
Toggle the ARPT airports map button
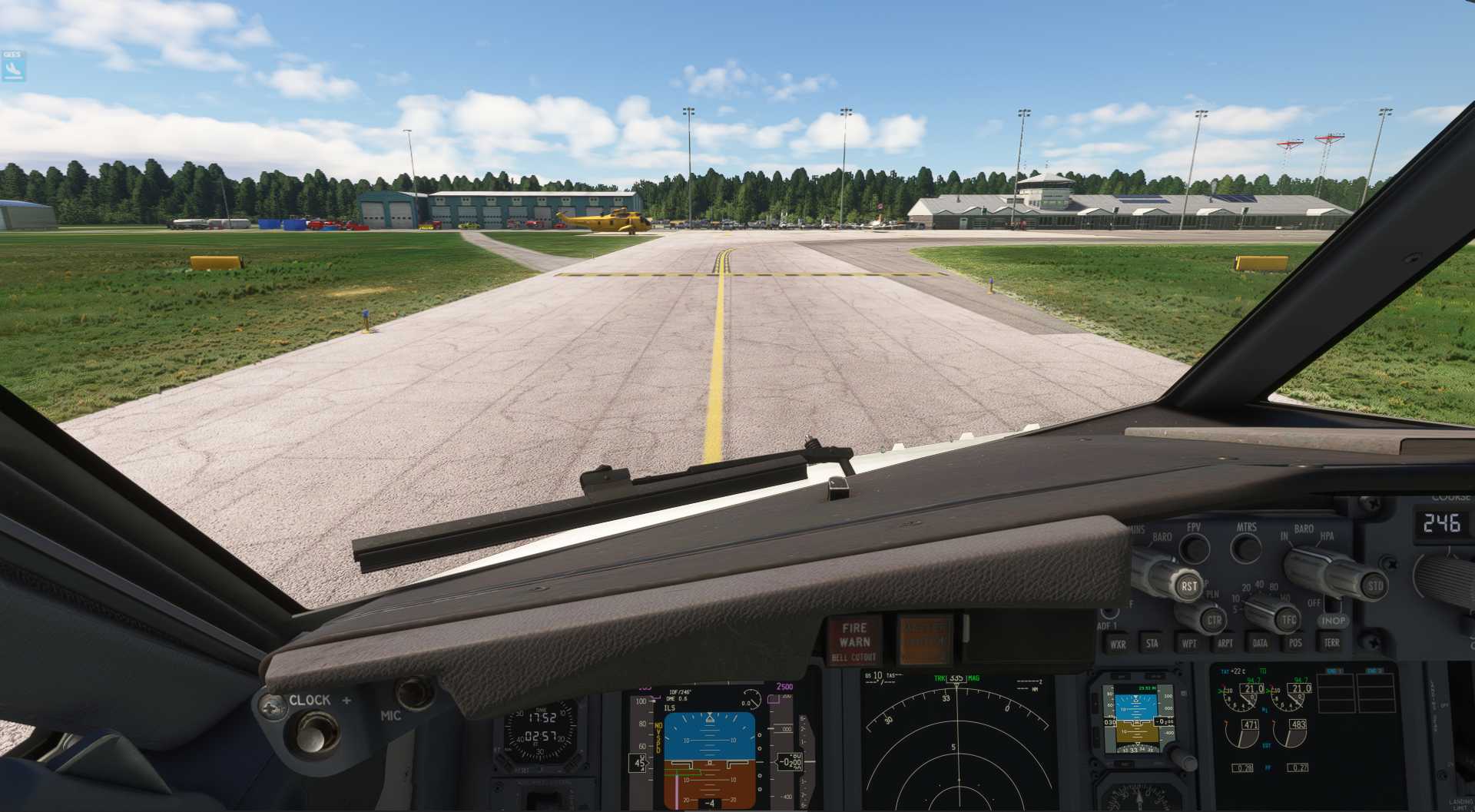tap(1225, 643)
